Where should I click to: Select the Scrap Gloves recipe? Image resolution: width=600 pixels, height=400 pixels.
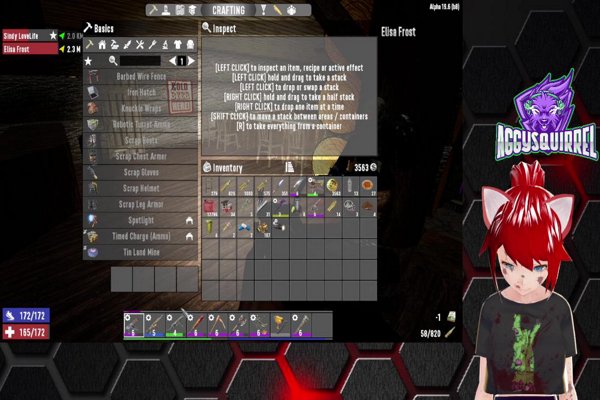coord(140,172)
